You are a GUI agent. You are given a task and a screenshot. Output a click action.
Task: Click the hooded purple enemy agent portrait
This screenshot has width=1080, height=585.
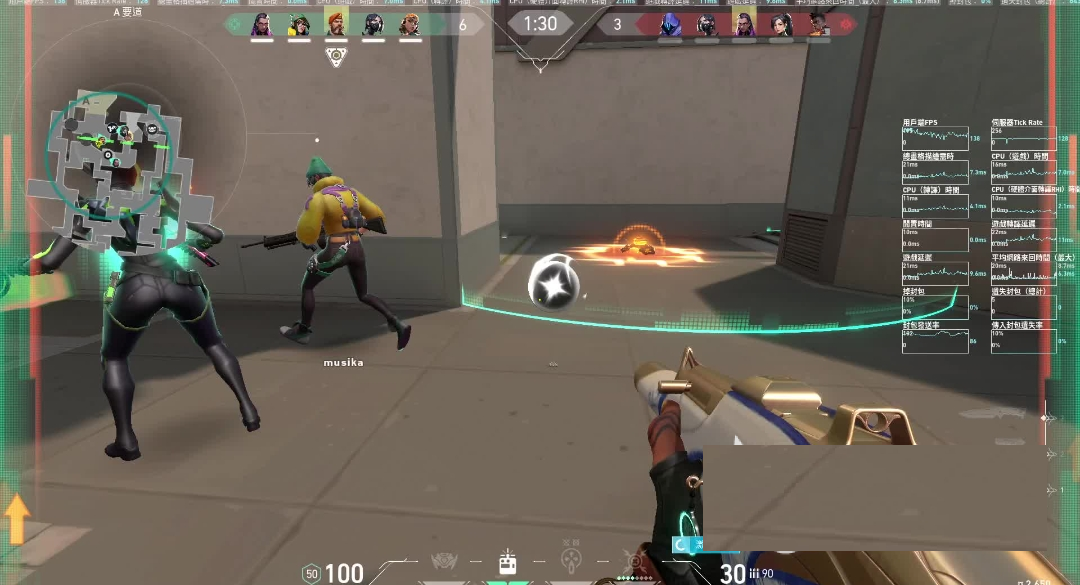point(669,24)
